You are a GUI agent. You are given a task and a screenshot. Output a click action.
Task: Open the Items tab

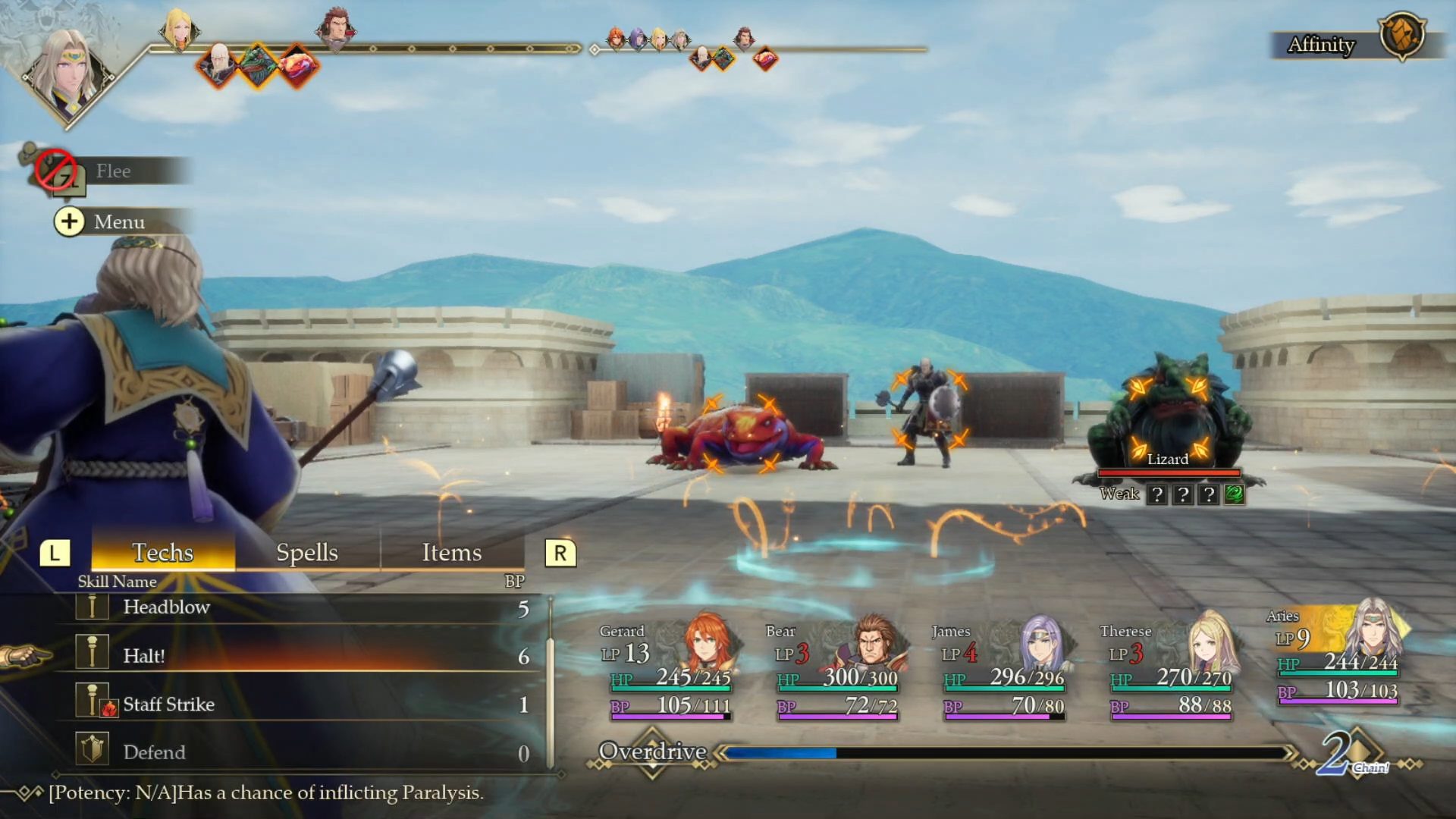(x=451, y=552)
